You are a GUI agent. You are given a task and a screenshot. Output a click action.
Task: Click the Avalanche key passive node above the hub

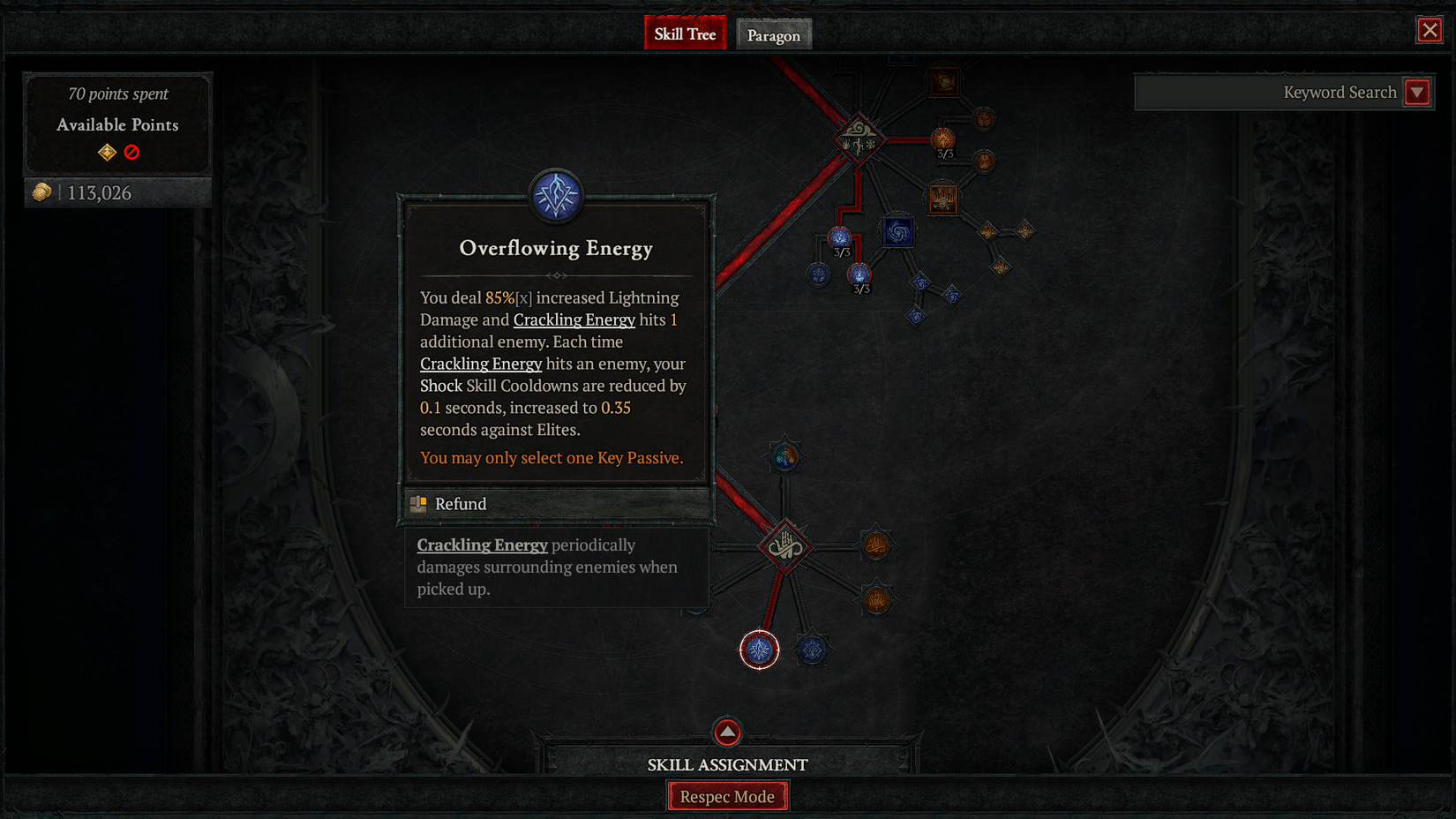pos(784,457)
